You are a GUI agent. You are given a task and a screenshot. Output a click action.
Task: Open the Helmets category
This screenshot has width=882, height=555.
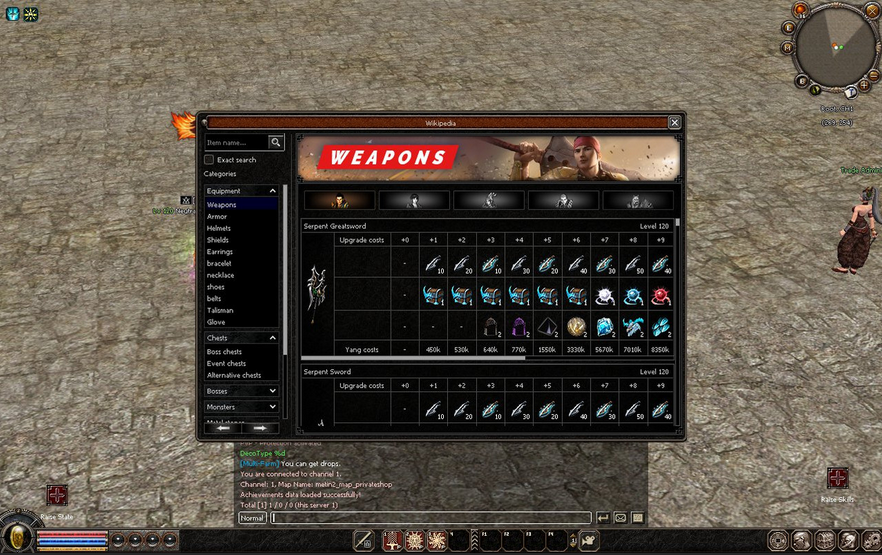pos(219,228)
